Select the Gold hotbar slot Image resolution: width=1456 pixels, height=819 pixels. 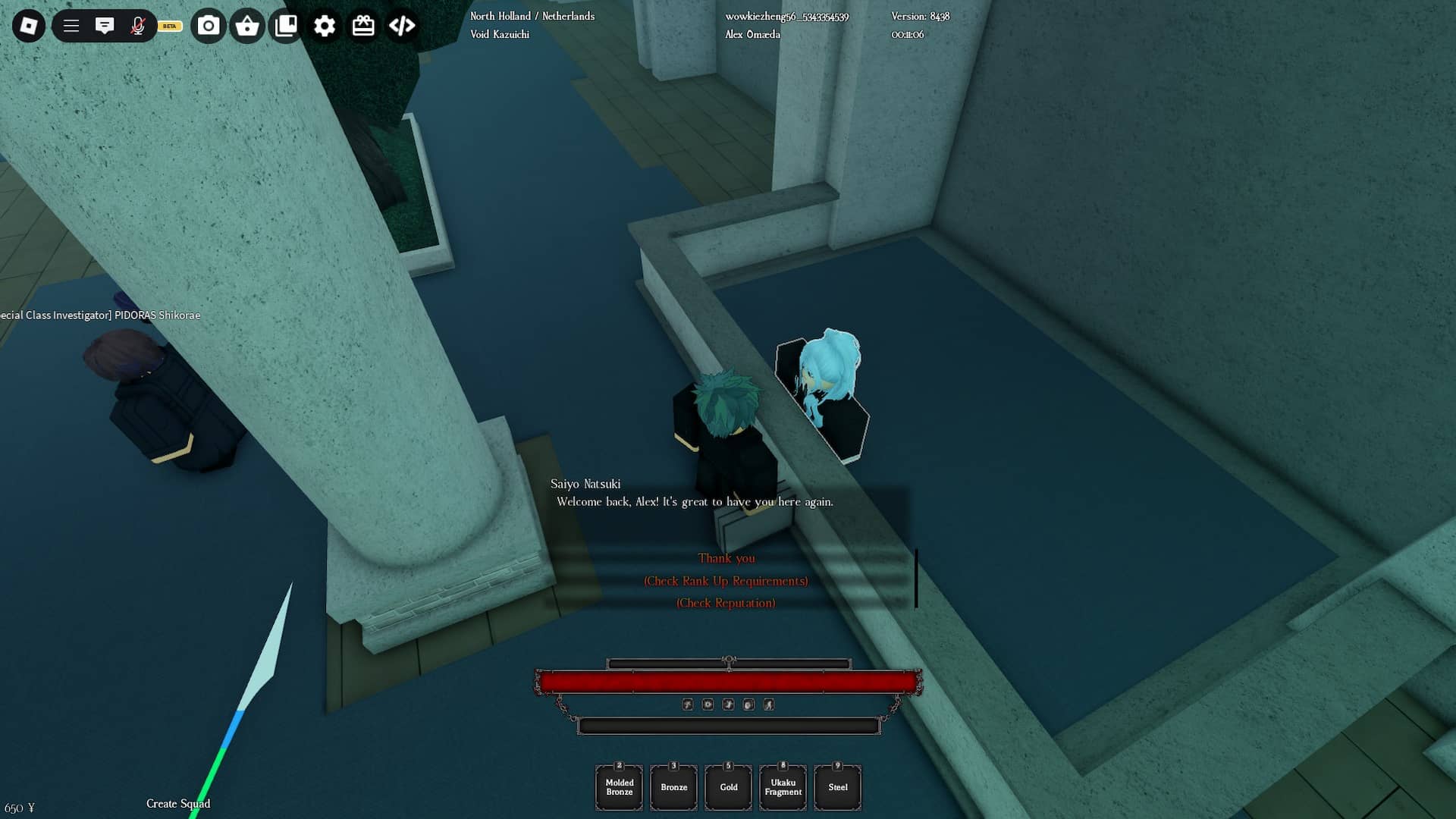tap(728, 787)
